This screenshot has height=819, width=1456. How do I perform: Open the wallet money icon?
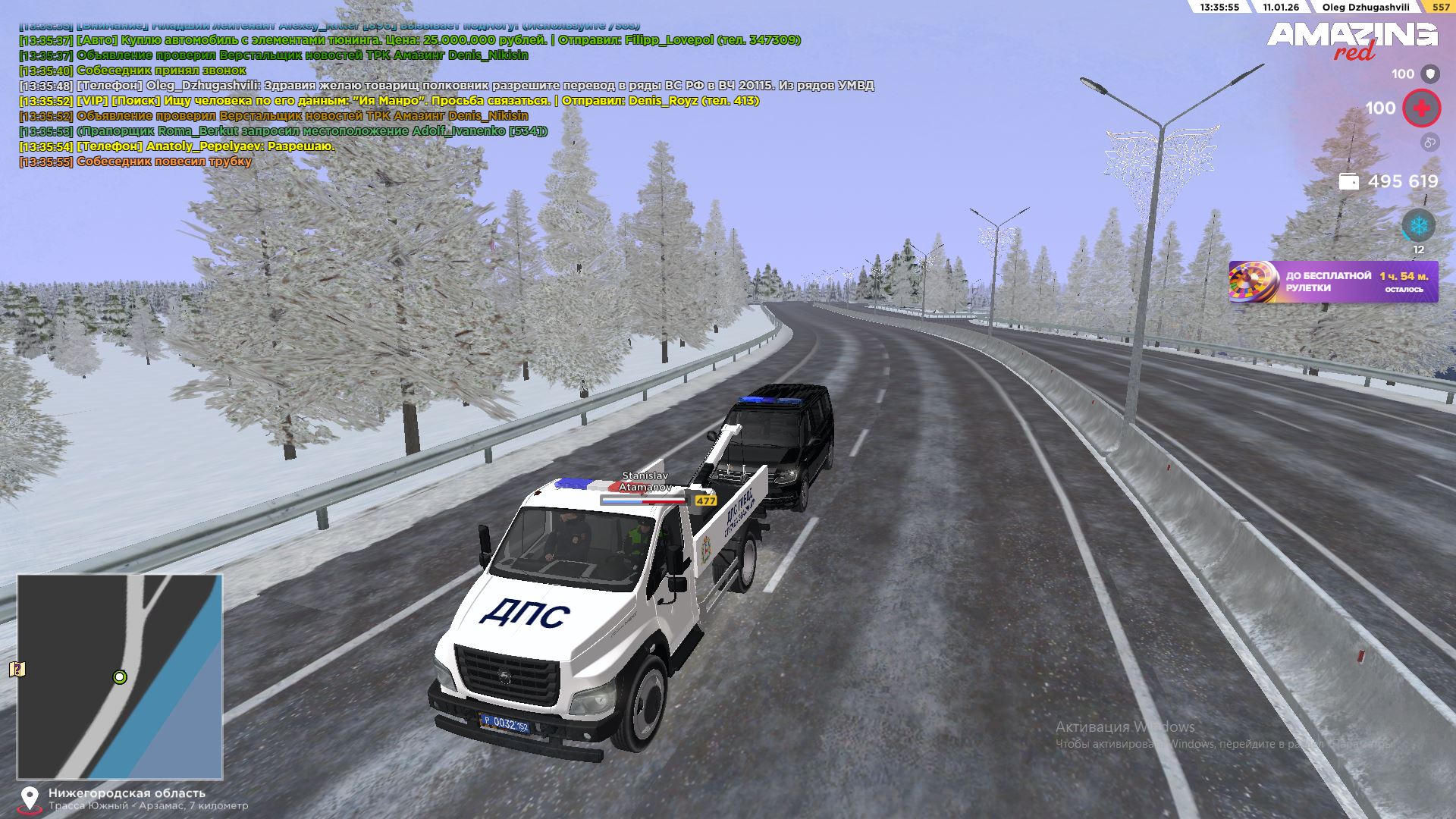coord(1349,181)
